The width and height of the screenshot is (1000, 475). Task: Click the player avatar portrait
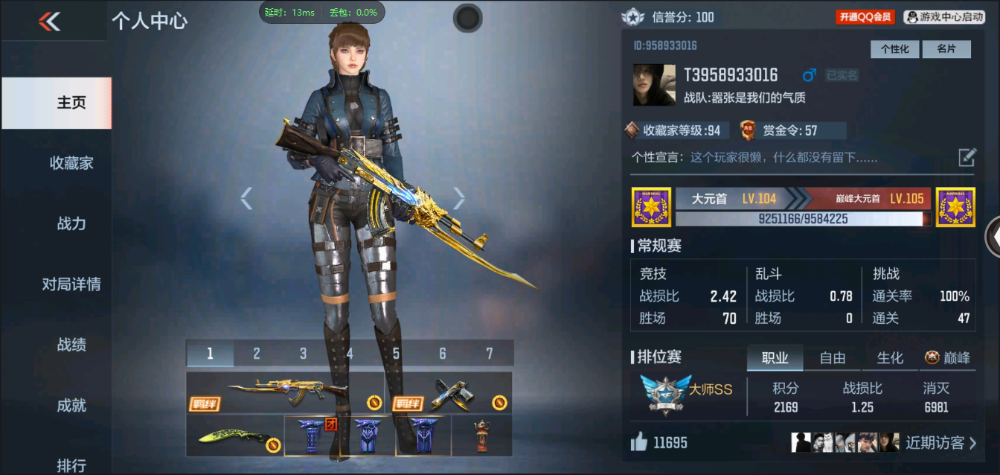pos(653,86)
